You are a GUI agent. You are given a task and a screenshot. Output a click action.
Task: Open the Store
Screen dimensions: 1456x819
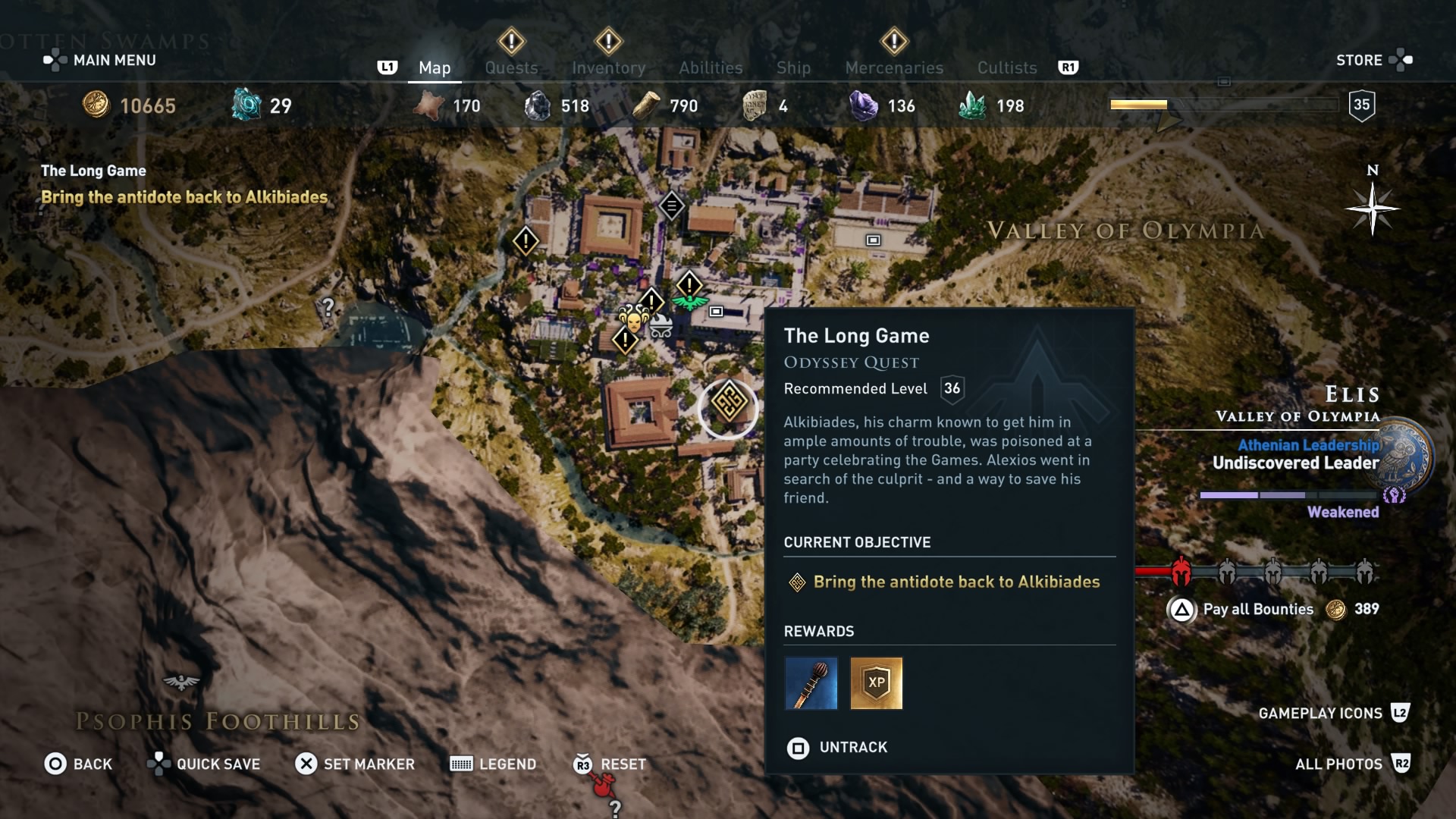tap(1360, 59)
